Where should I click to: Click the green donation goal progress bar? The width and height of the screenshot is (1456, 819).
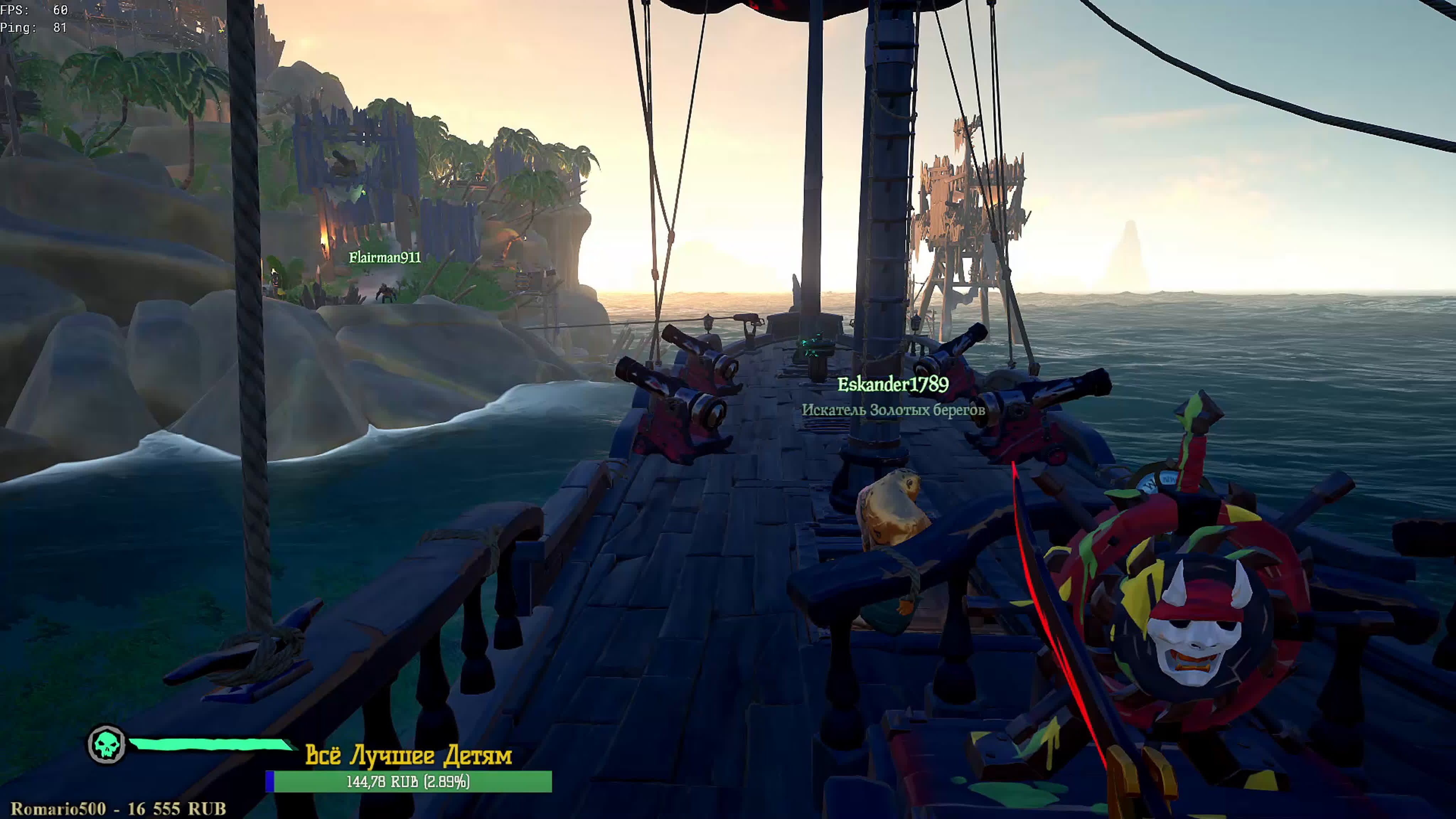pyautogui.click(x=409, y=782)
